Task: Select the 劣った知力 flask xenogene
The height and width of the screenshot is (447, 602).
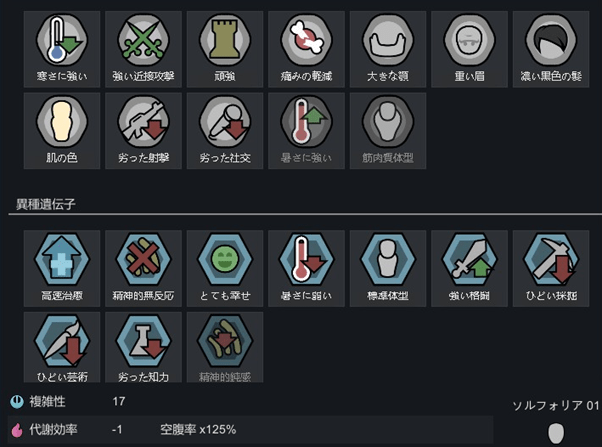Action: click(141, 343)
